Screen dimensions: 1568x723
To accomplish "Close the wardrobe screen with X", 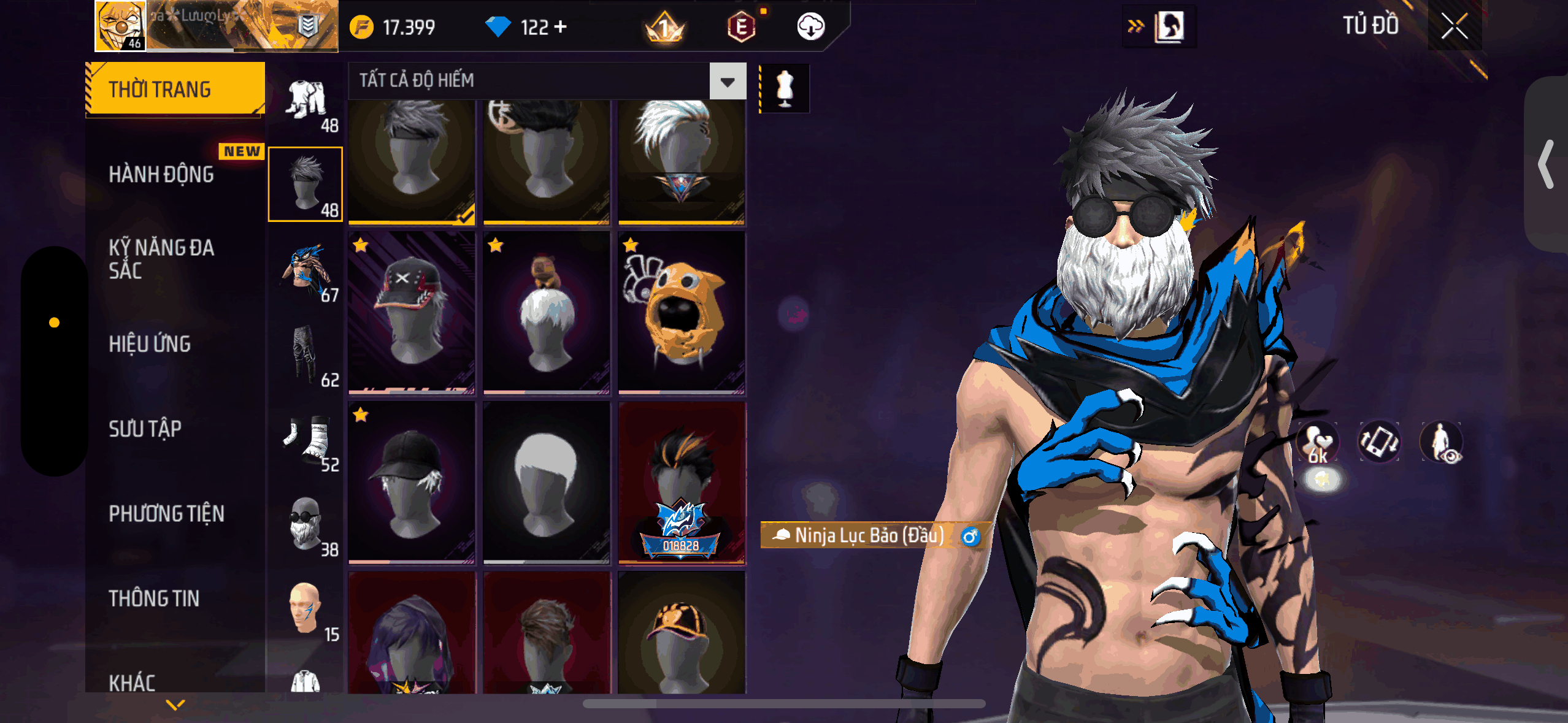I will 1454,26.
